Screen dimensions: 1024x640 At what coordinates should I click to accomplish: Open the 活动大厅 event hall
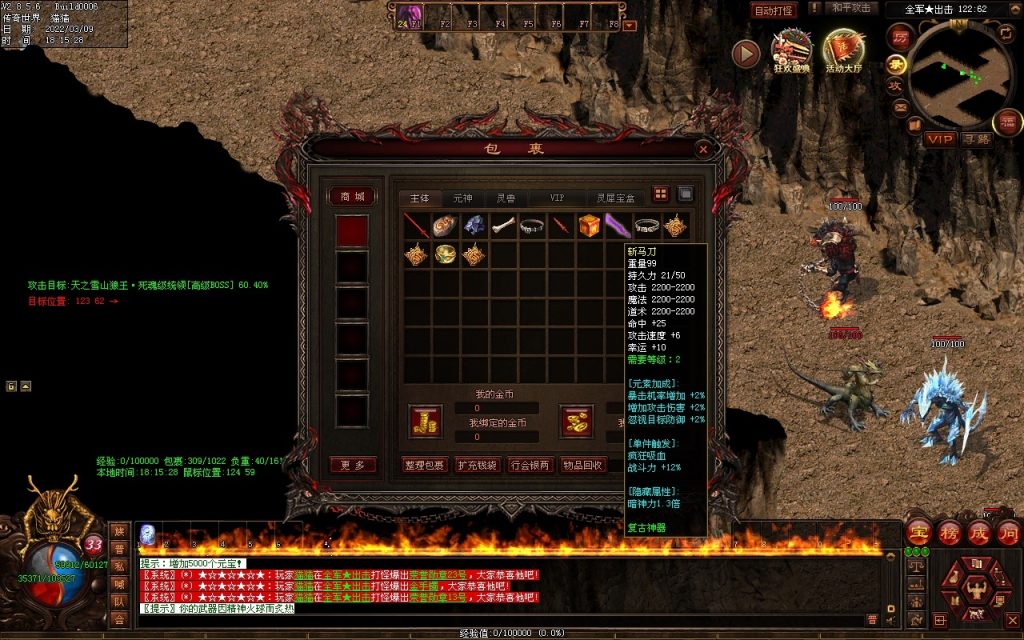843,52
